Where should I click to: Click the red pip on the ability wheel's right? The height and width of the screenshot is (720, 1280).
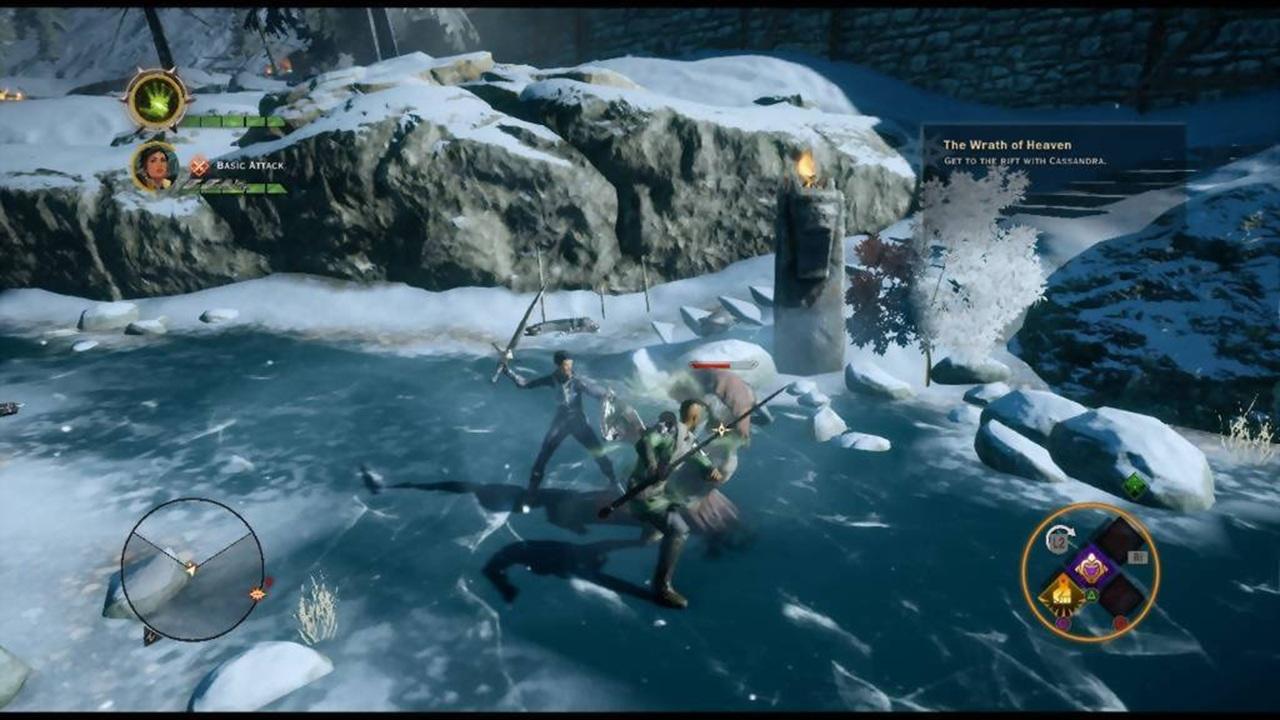1119,620
